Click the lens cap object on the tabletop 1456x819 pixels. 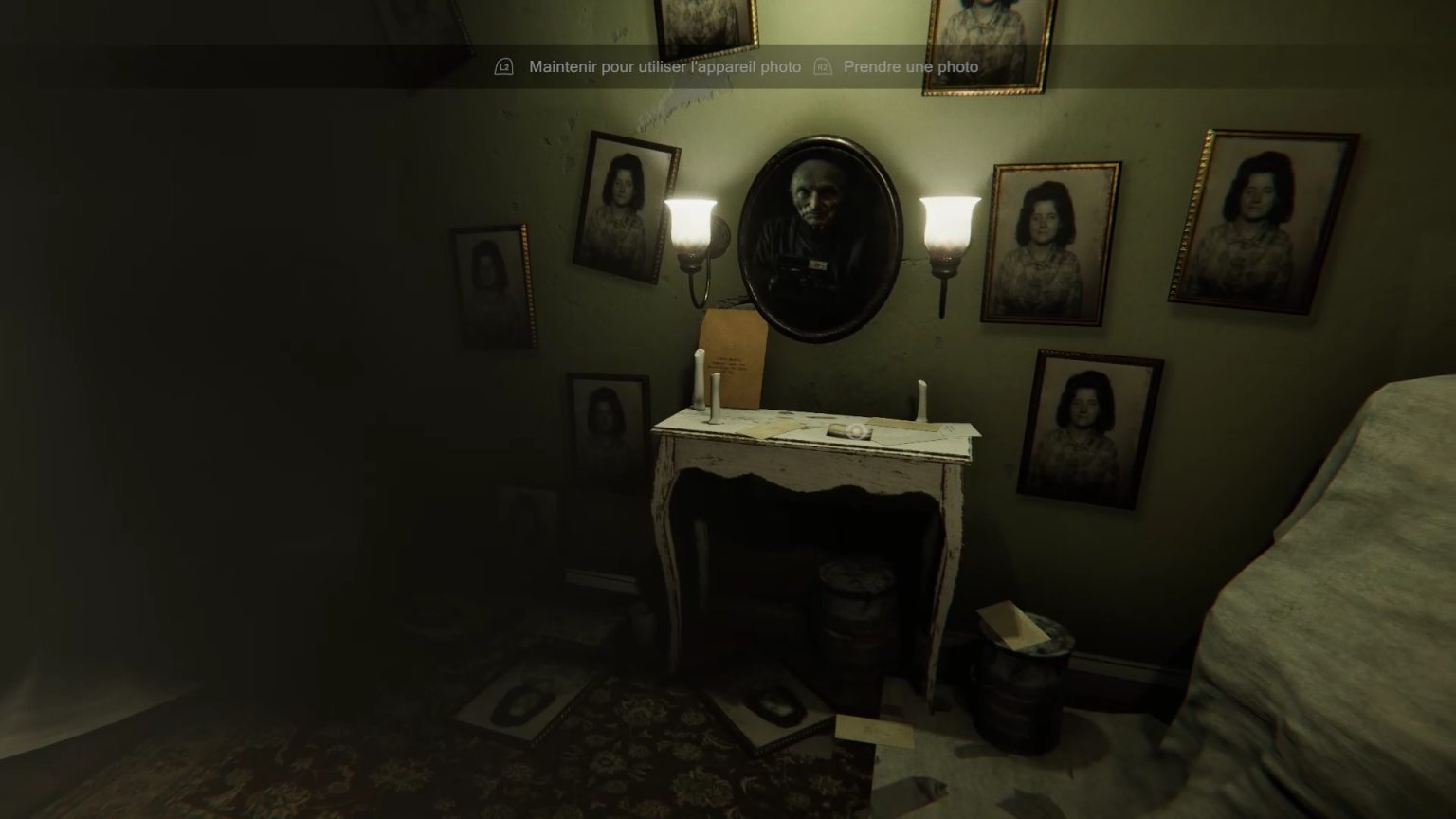[854, 432]
